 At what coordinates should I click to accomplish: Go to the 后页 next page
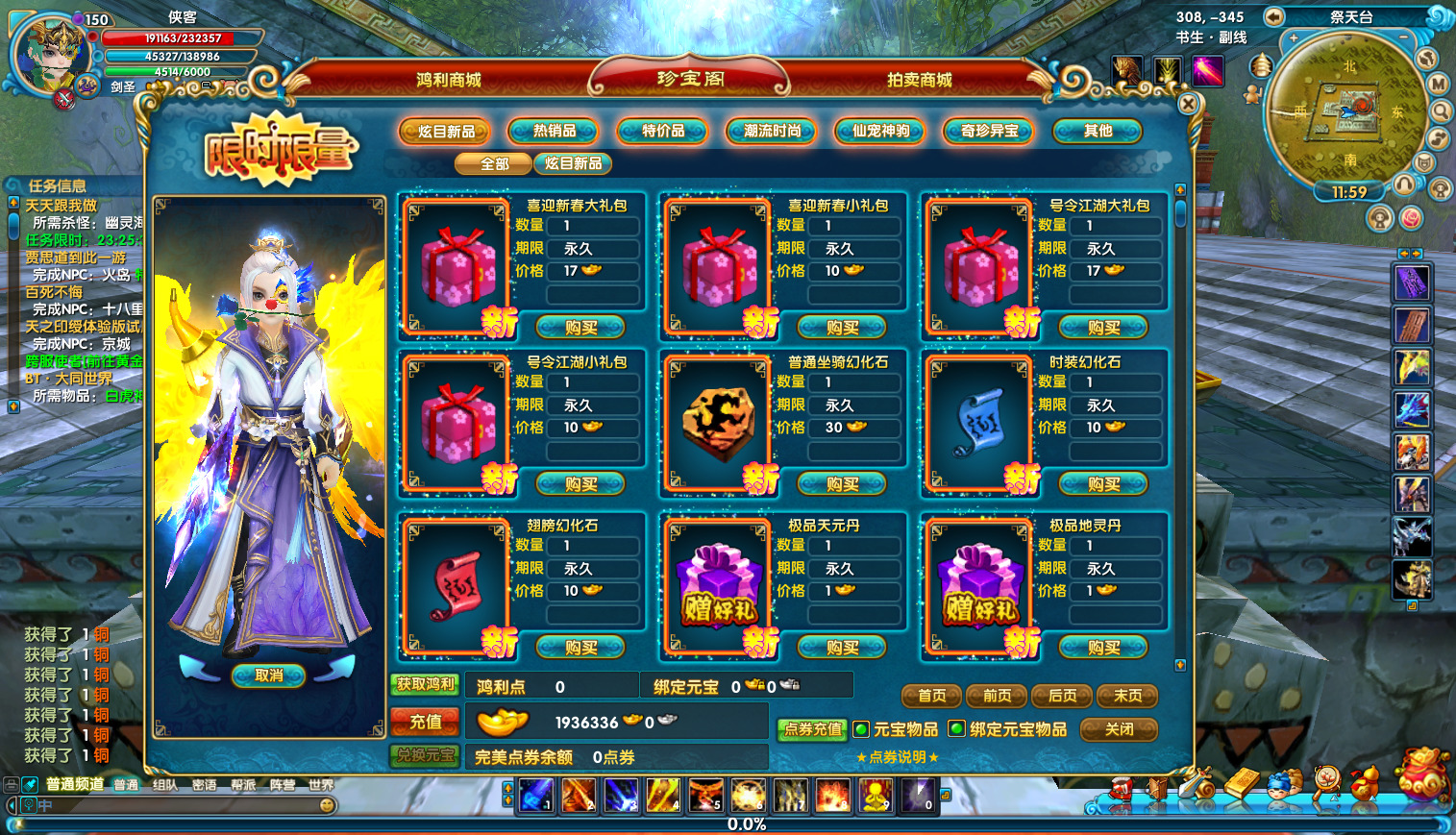click(1062, 696)
